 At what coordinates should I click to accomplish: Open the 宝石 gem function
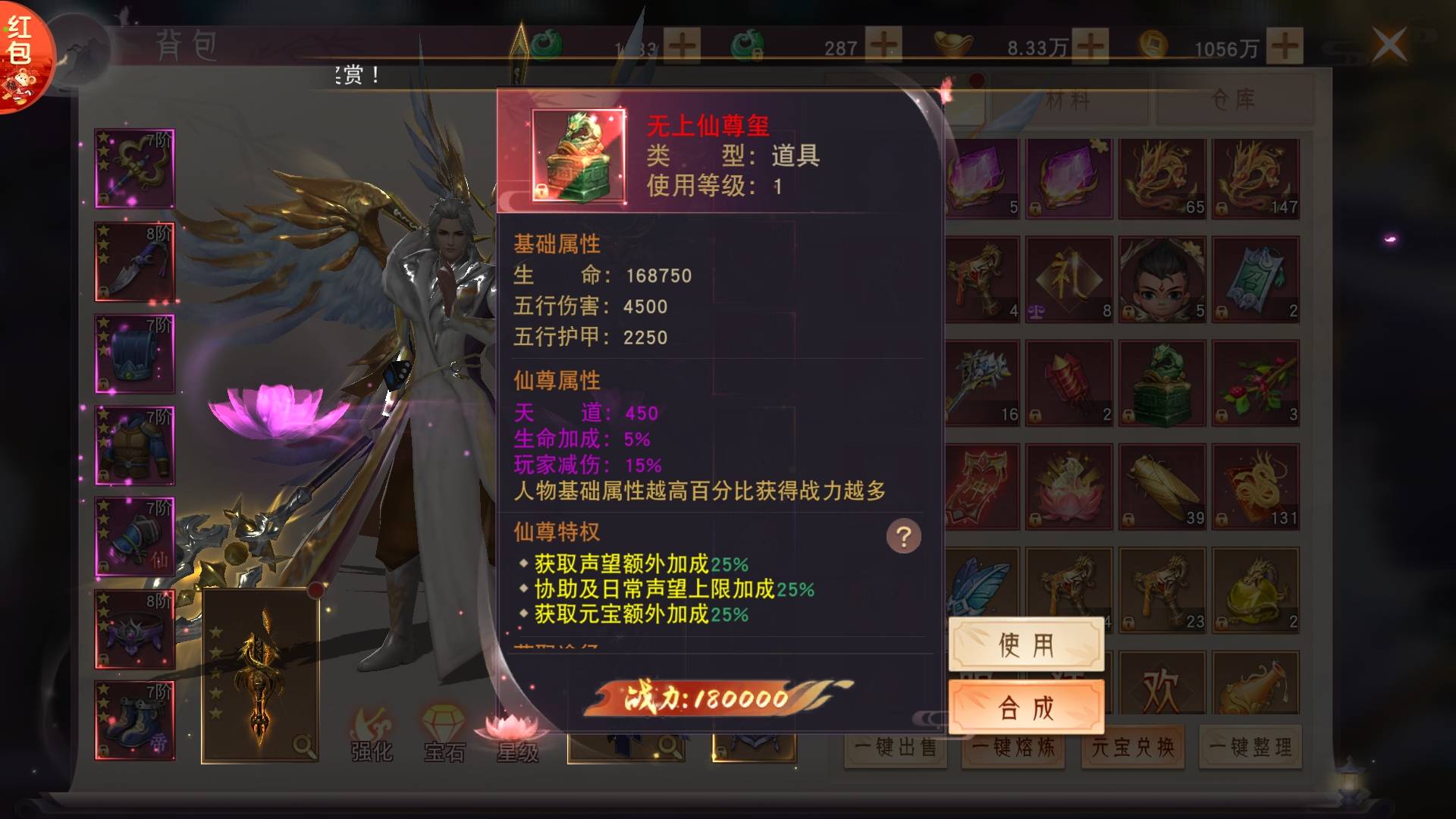coord(444,736)
